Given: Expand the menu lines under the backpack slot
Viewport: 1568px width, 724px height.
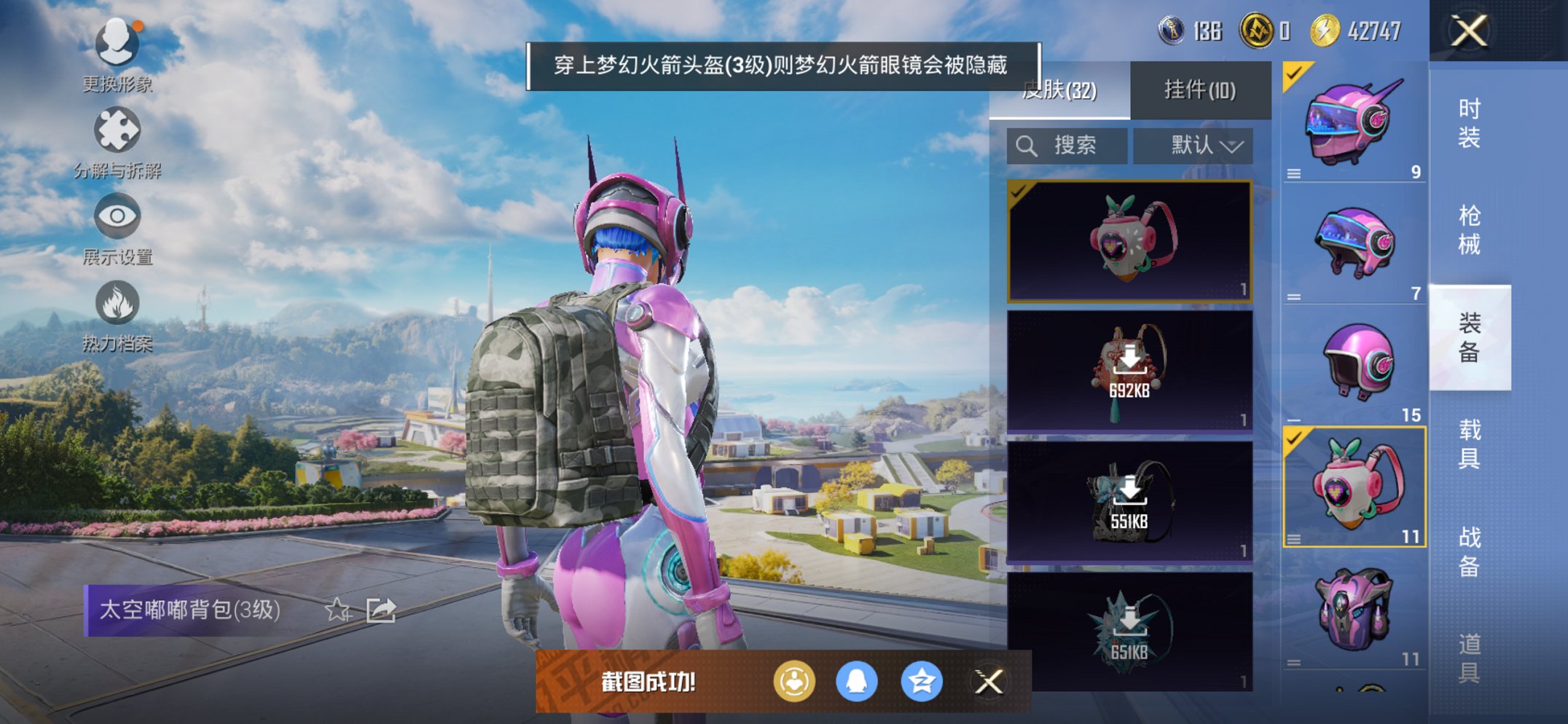Looking at the screenshot, I should [1293, 539].
